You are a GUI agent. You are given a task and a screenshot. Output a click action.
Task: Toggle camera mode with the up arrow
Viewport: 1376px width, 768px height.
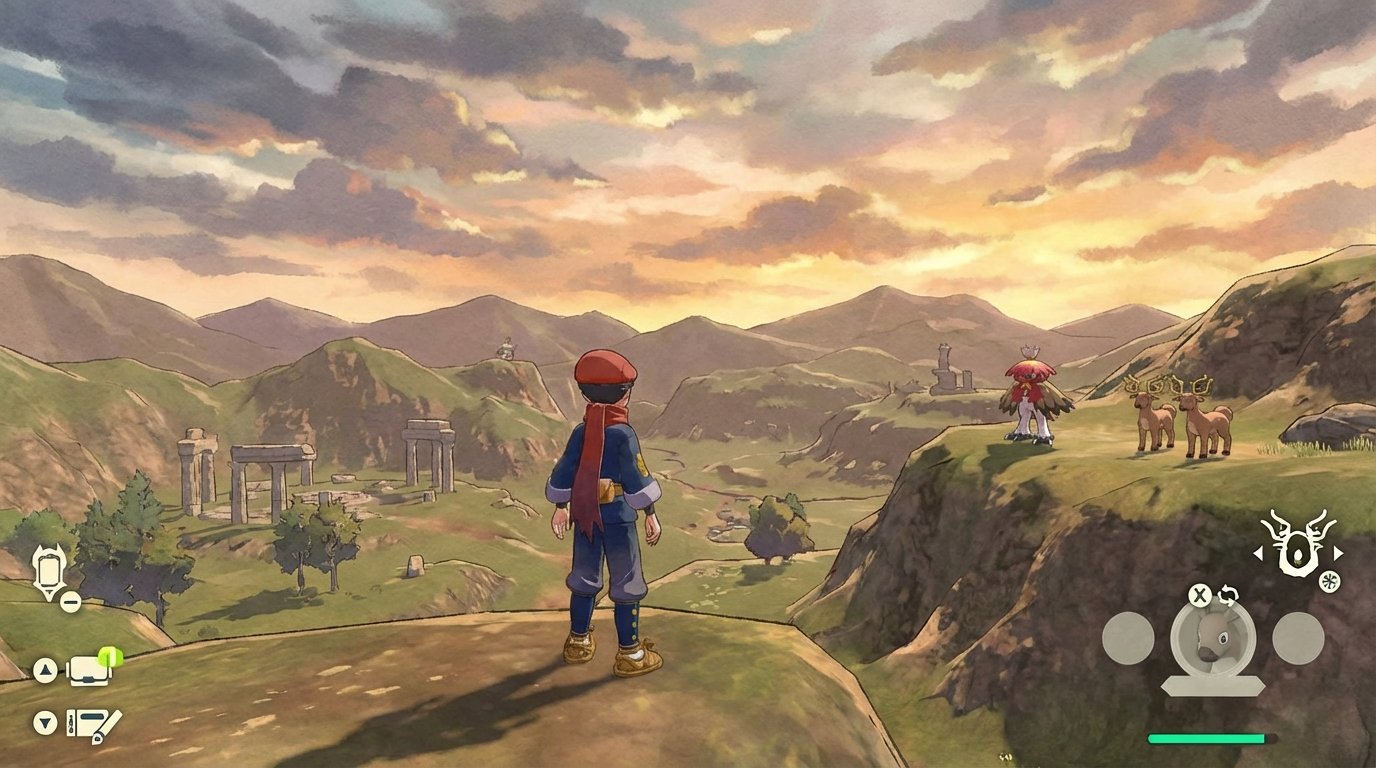tap(45, 669)
